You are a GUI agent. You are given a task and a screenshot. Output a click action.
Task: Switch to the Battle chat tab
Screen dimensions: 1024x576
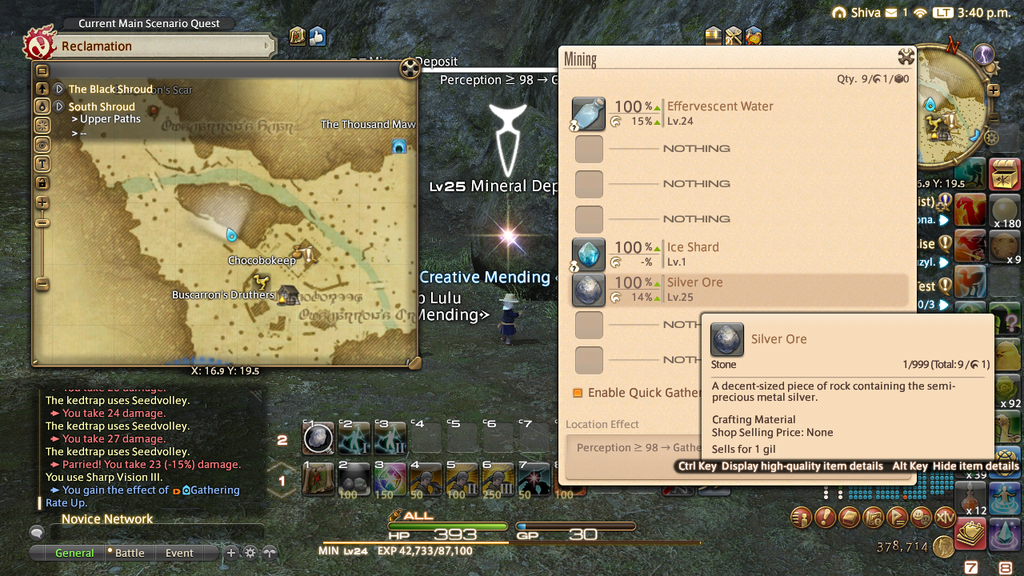[x=129, y=553]
